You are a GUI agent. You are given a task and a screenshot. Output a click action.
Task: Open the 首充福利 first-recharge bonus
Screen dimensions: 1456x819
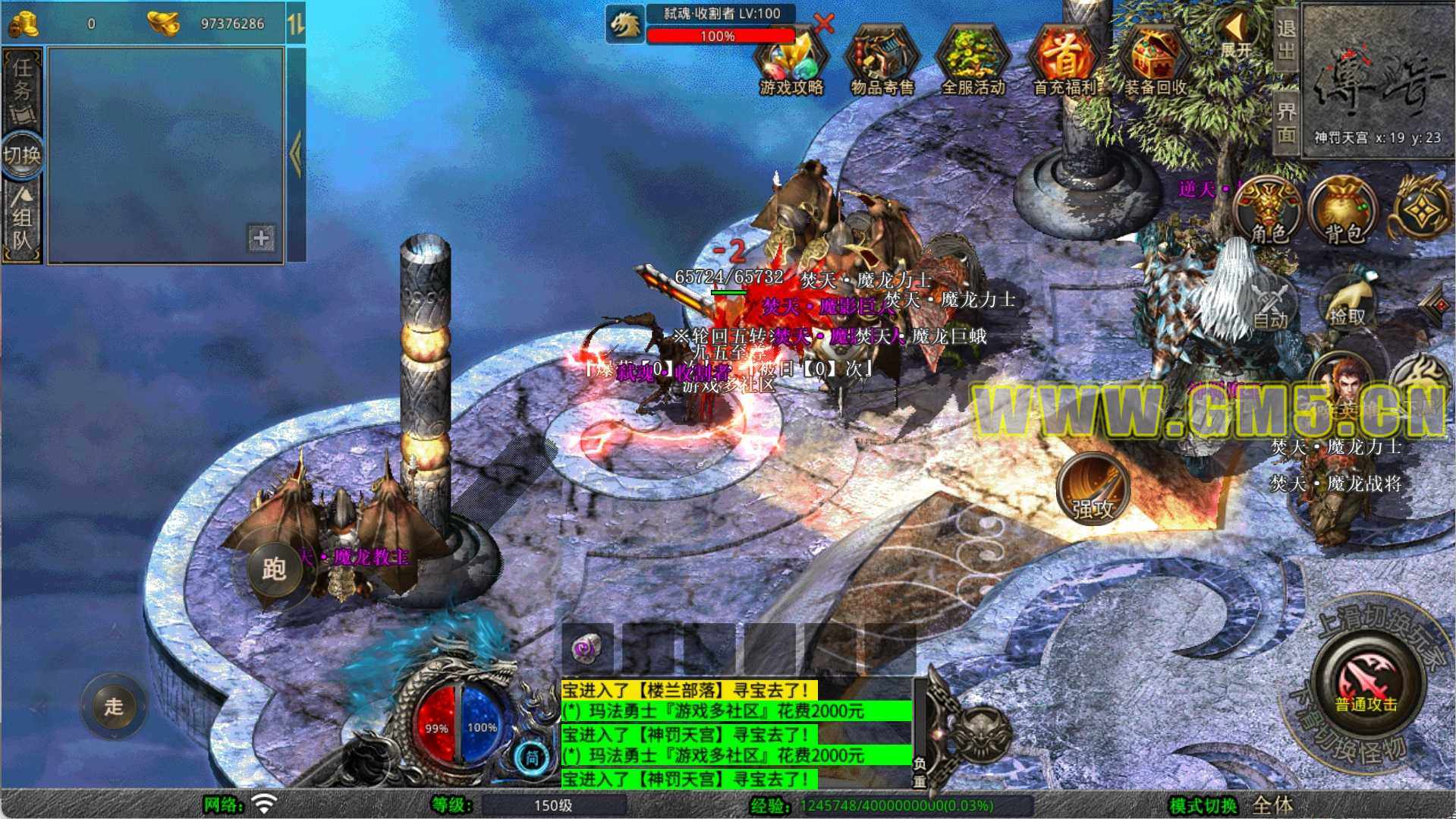click(1064, 64)
